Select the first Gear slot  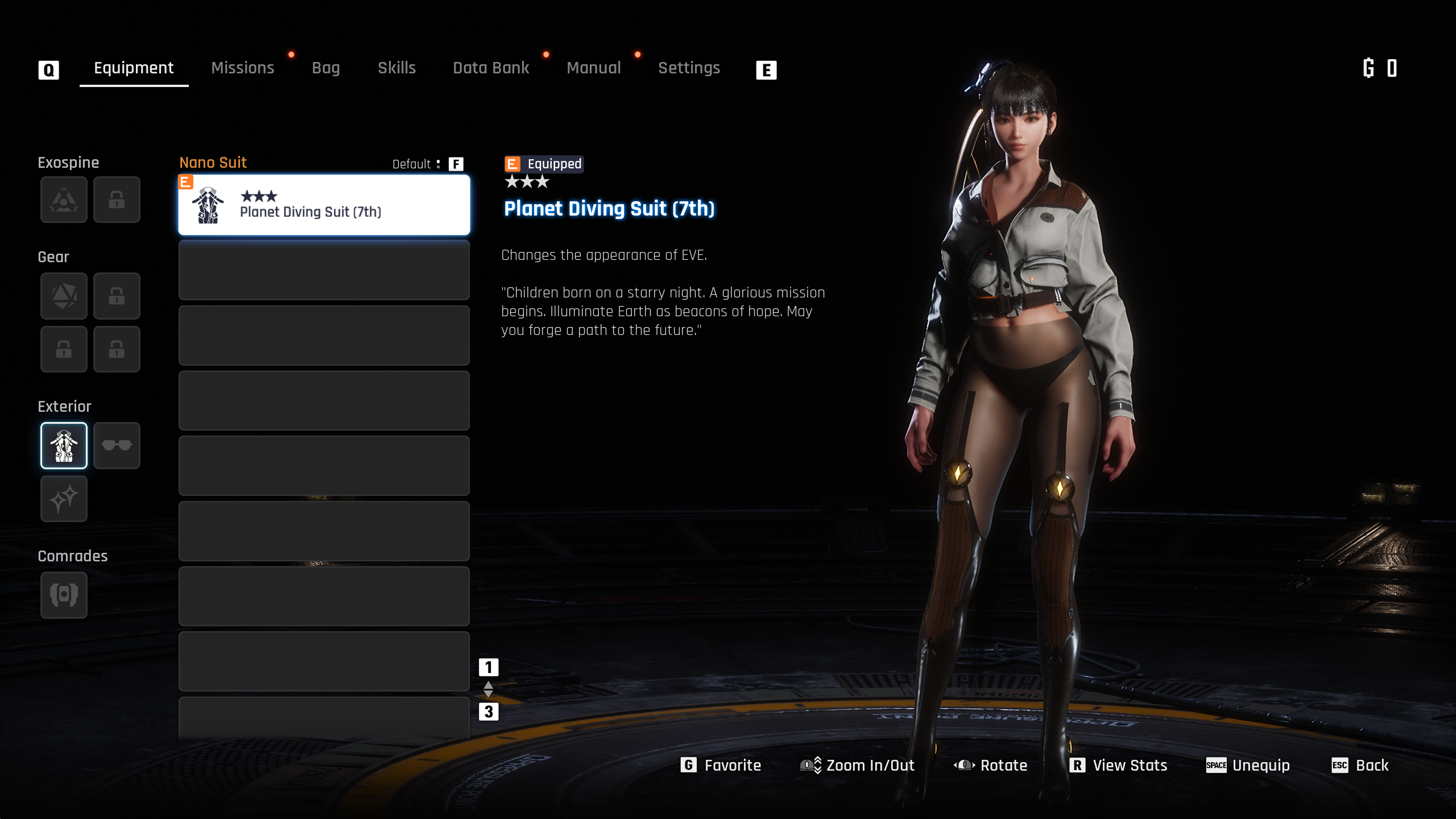click(x=64, y=296)
